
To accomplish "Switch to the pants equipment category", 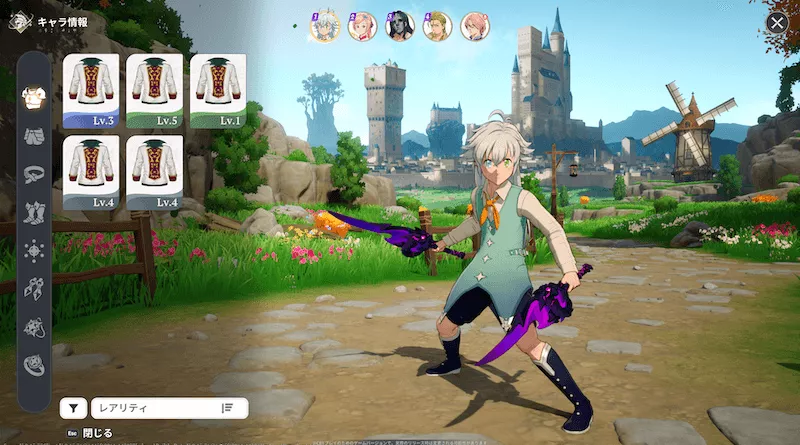I will (34, 136).
